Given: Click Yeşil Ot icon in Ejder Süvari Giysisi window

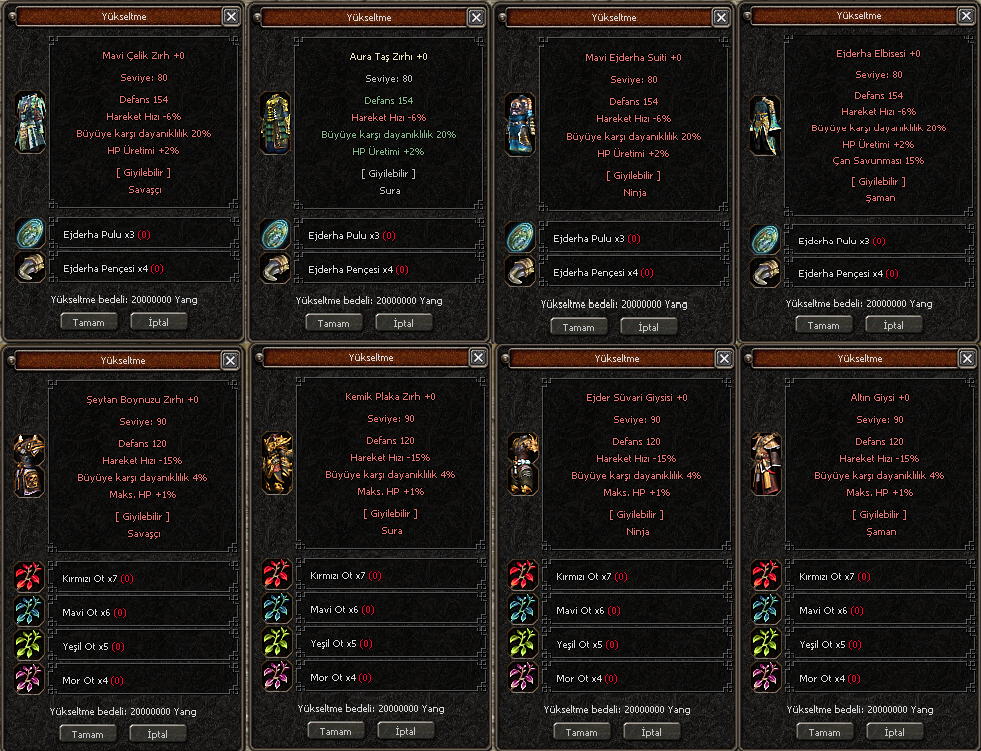Looking at the screenshot, I should [x=523, y=643].
